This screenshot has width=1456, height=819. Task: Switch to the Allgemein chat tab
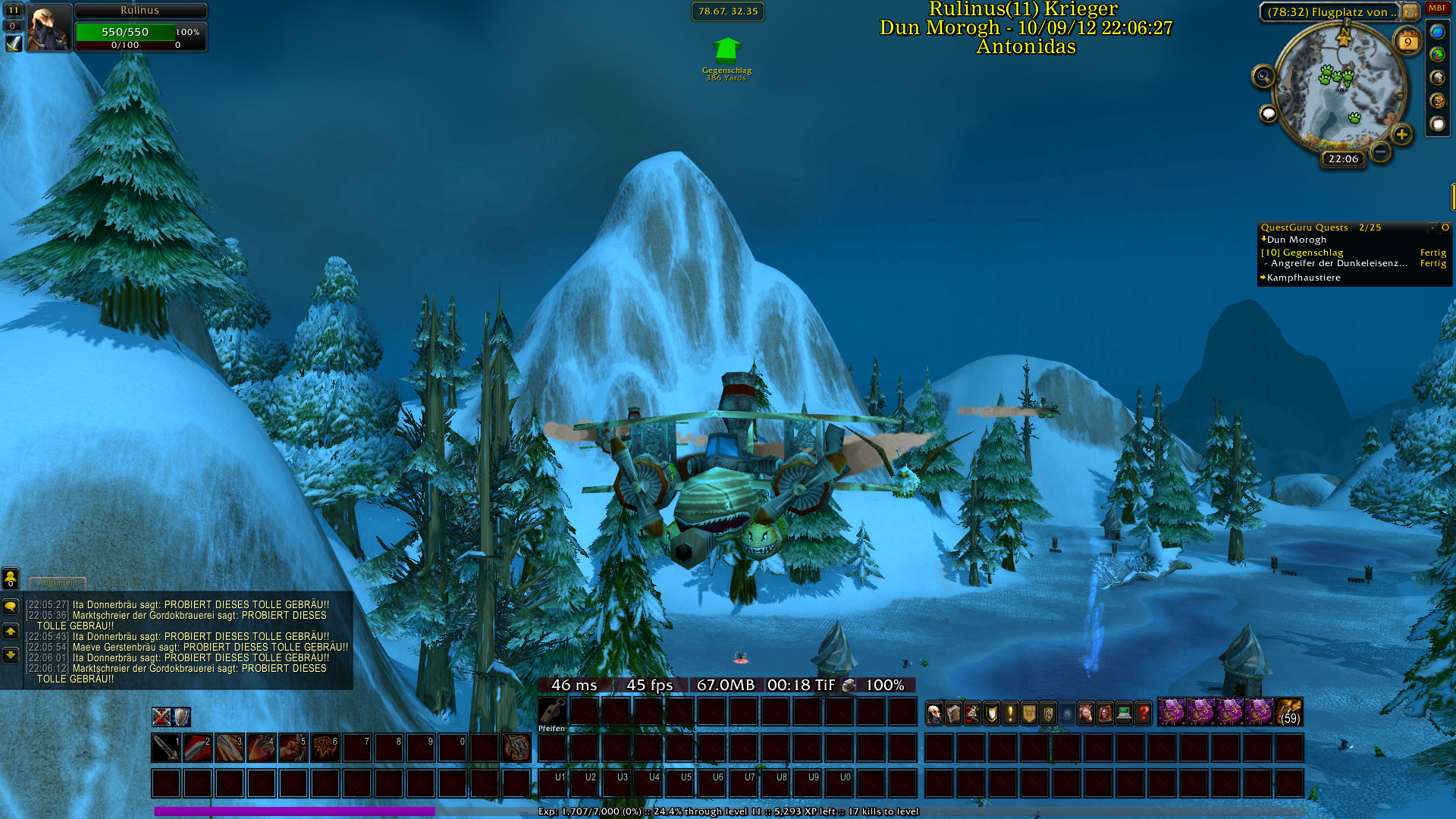point(58,583)
